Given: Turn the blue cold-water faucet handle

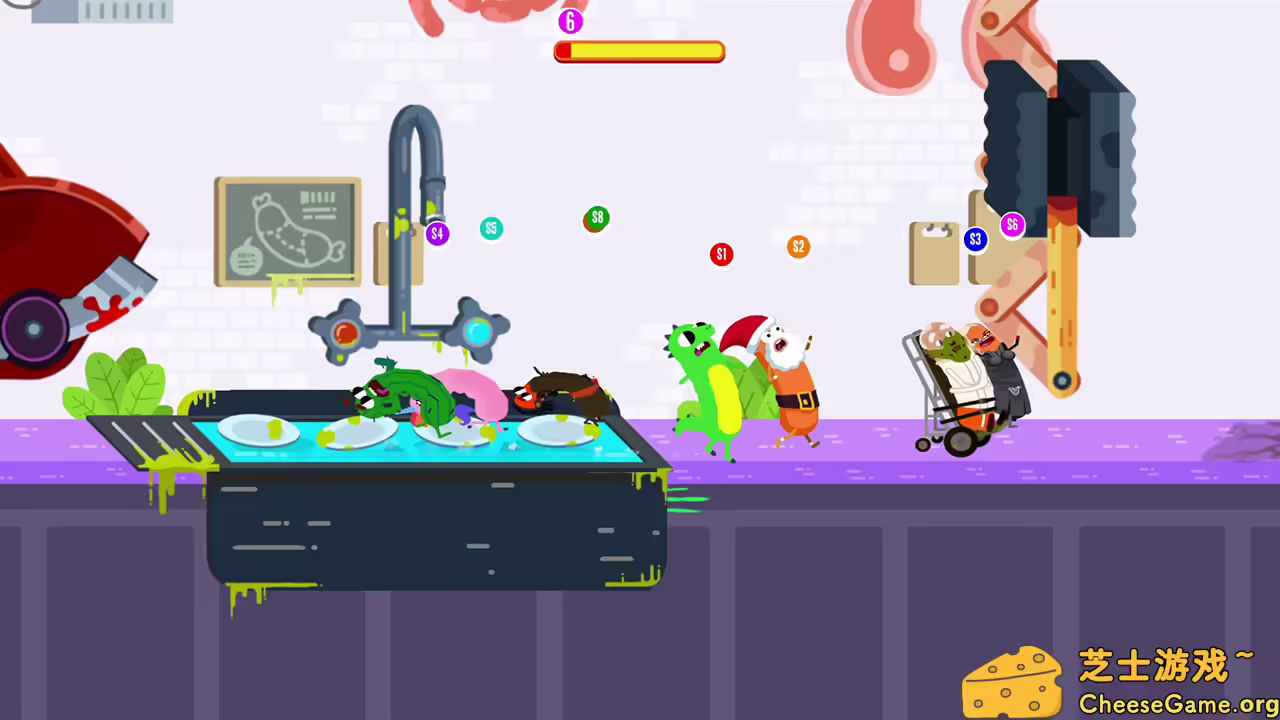Looking at the screenshot, I should point(477,330).
